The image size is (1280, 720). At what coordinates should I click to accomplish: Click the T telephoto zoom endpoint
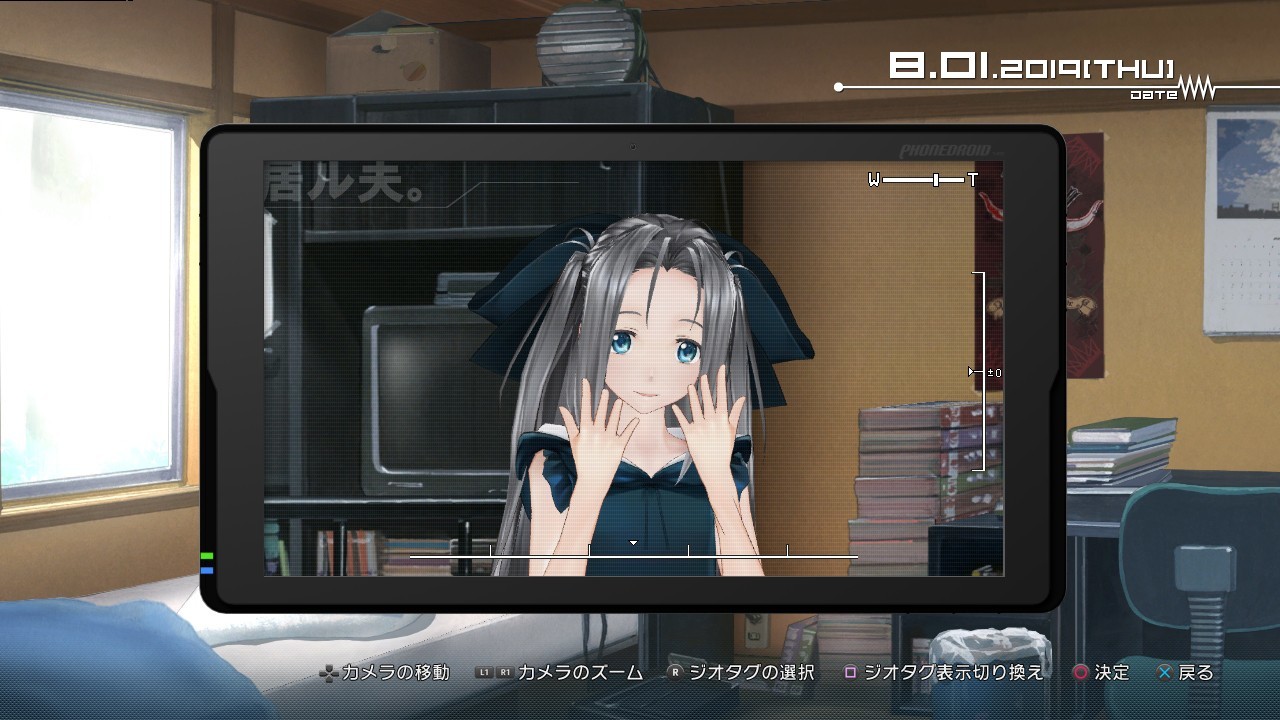(x=973, y=180)
